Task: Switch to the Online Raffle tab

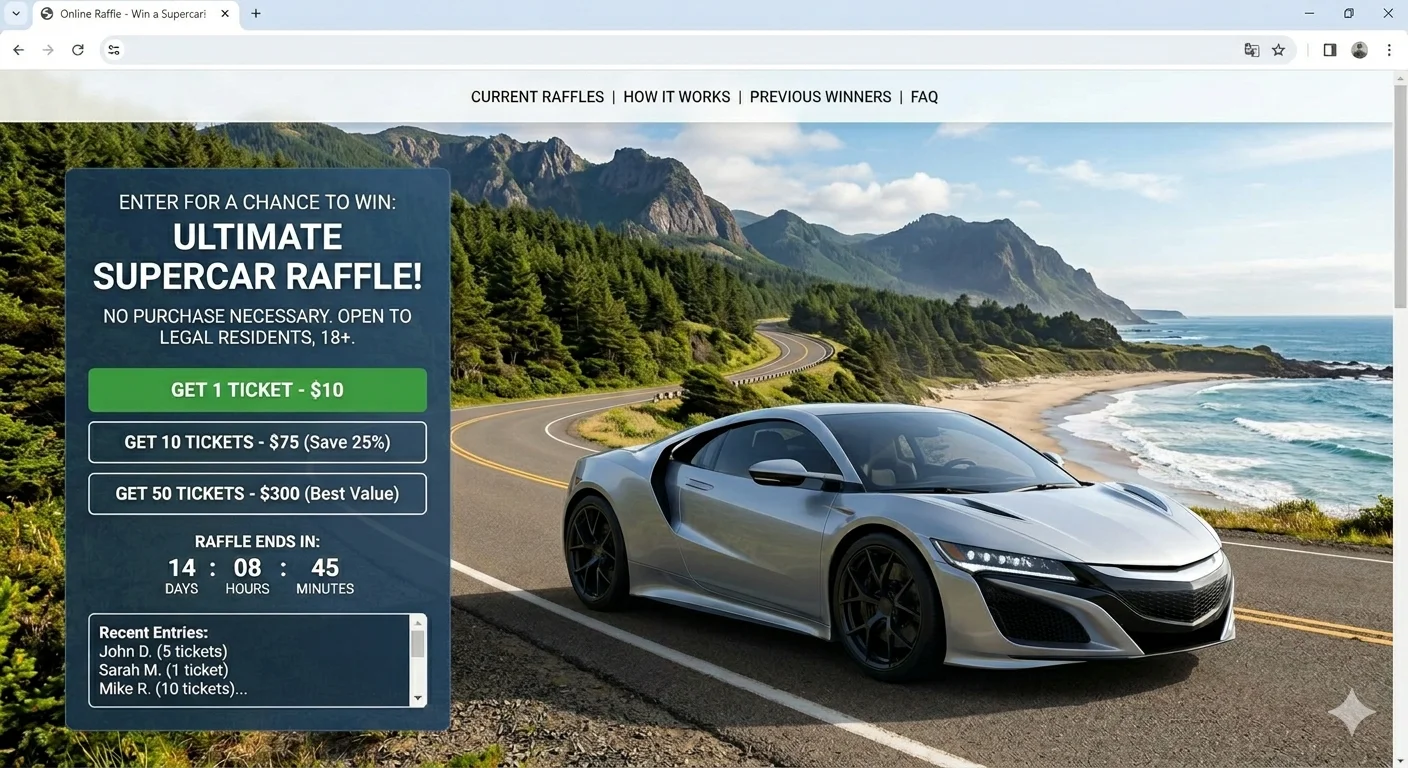Action: click(x=130, y=13)
